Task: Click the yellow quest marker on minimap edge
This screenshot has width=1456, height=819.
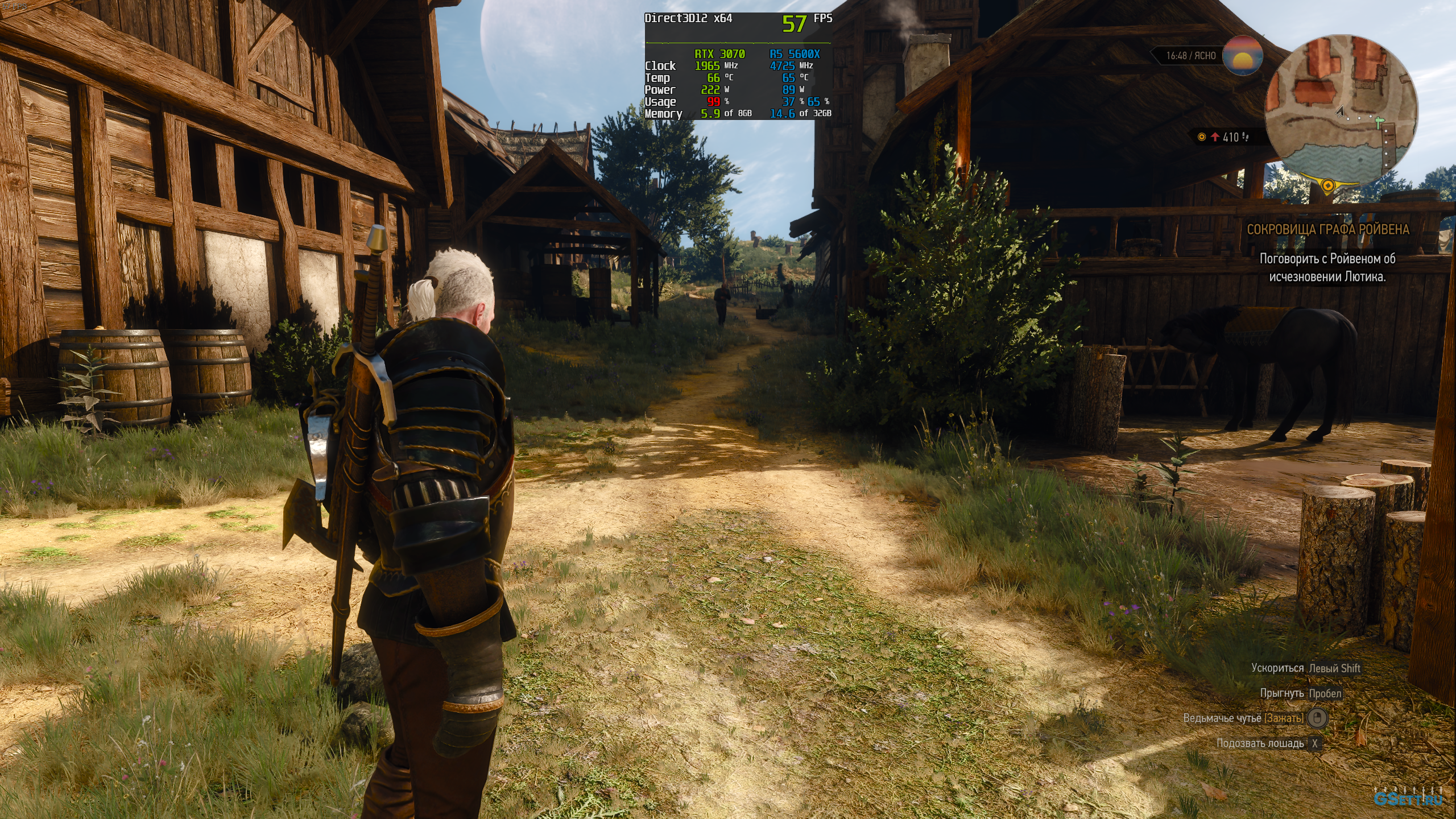Action: coord(1327,185)
